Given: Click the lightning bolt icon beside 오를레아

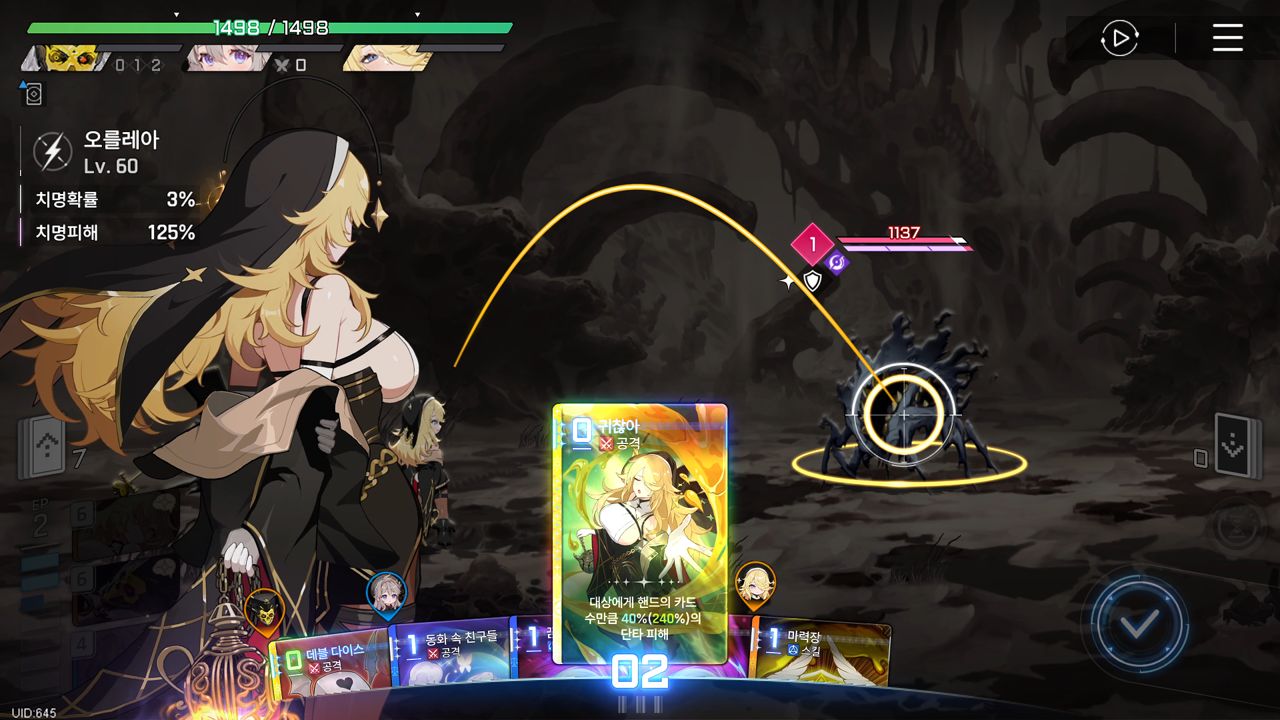Looking at the screenshot, I should click(53, 152).
